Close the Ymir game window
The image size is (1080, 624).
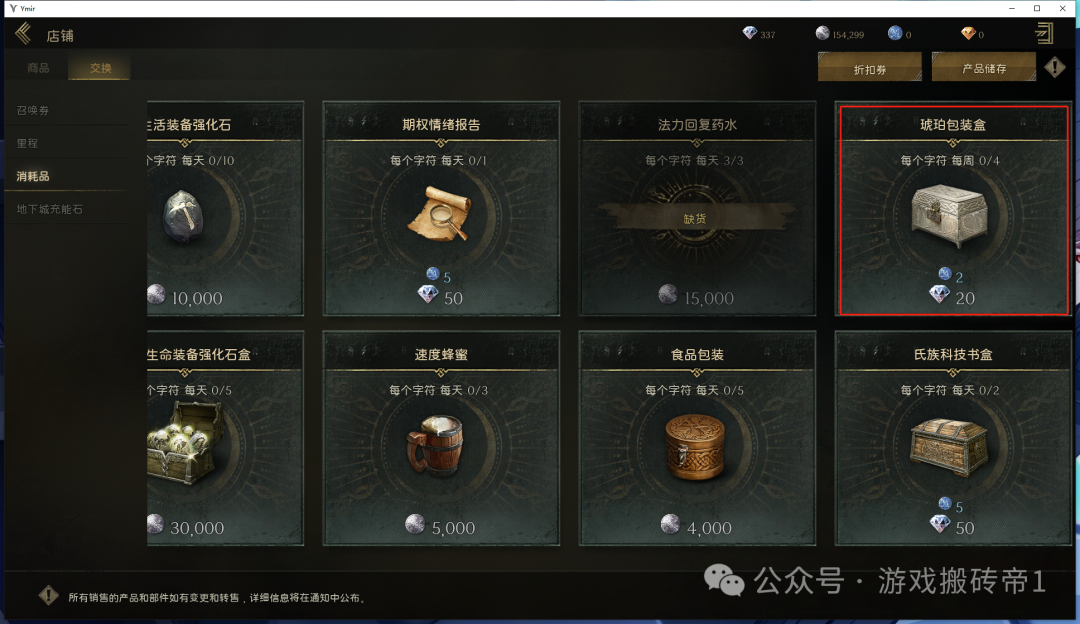click(1065, 8)
